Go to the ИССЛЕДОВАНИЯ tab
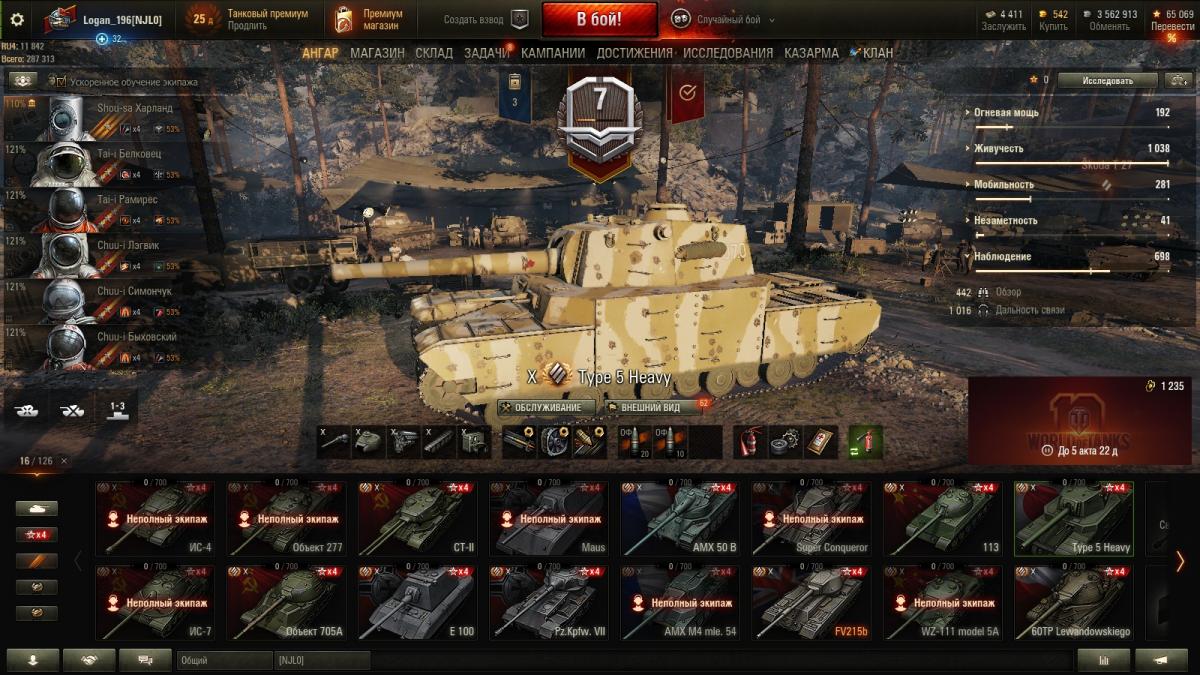1200x675 pixels. [x=728, y=53]
